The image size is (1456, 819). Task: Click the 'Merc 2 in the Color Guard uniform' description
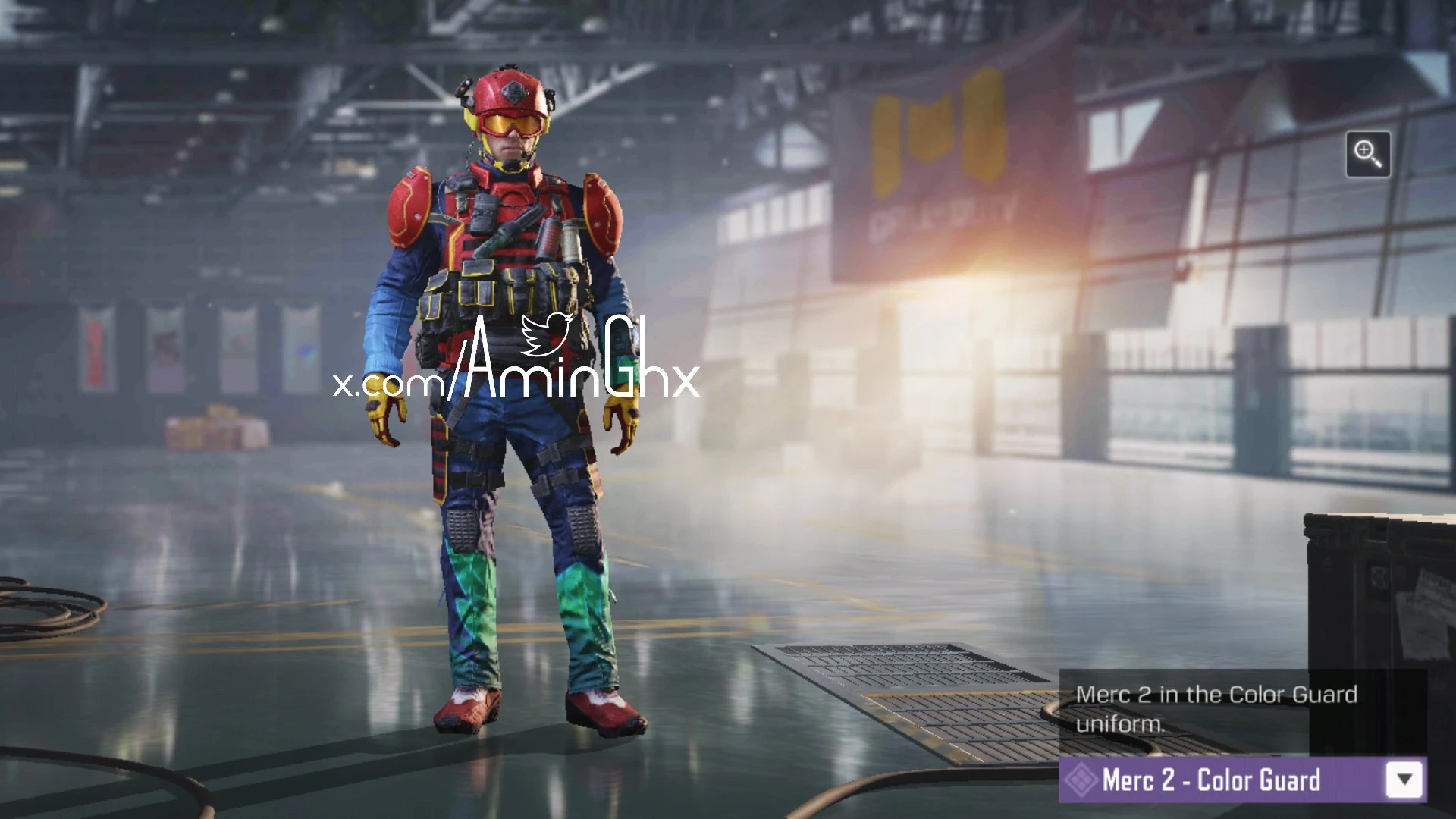coord(1216,709)
